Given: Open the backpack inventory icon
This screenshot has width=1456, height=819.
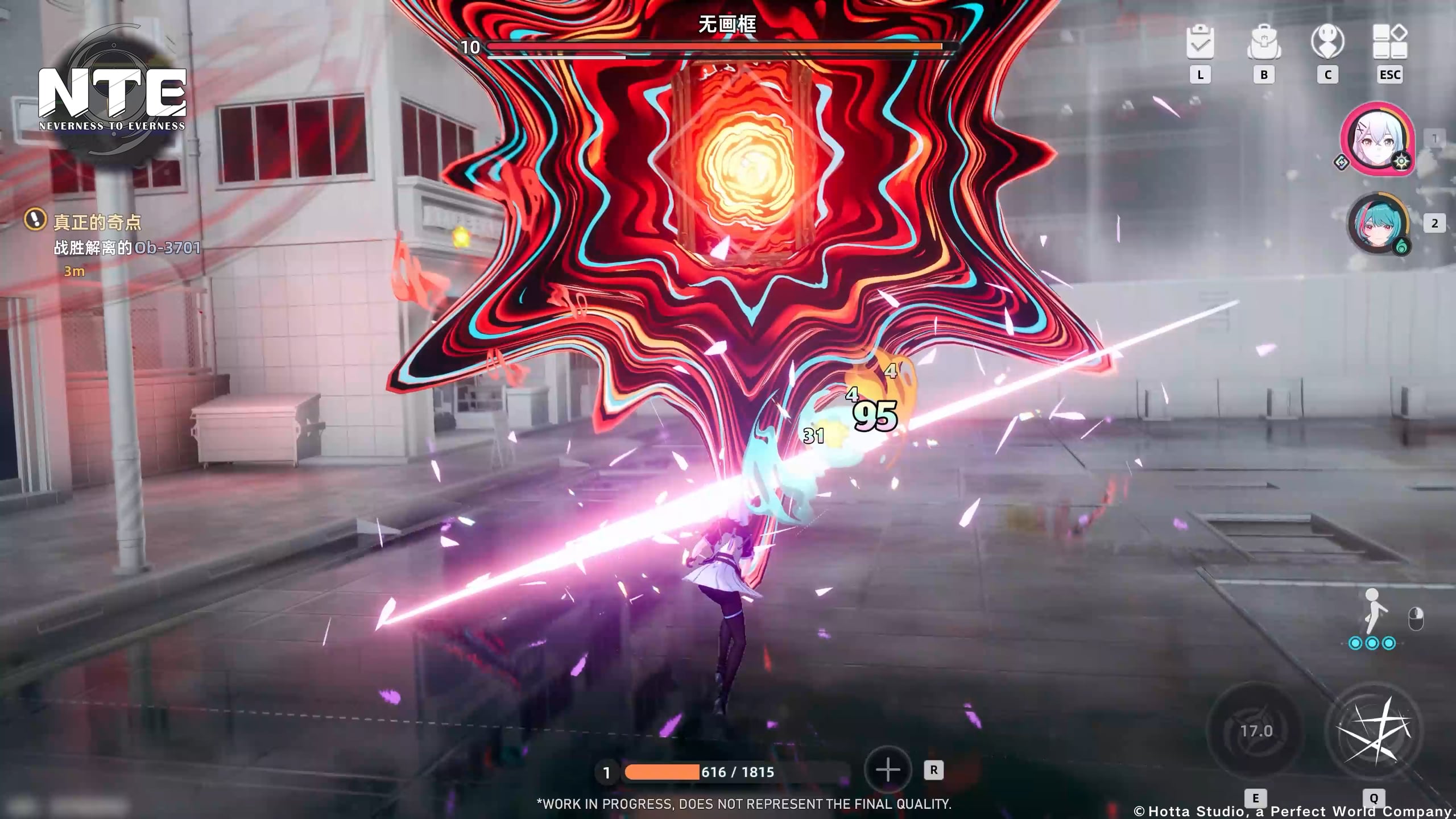Looking at the screenshot, I should (x=1264, y=42).
